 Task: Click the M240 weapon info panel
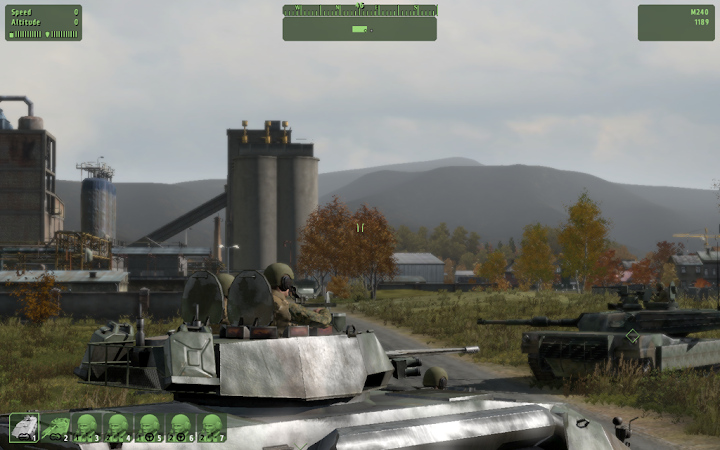pyautogui.click(x=676, y=22)
